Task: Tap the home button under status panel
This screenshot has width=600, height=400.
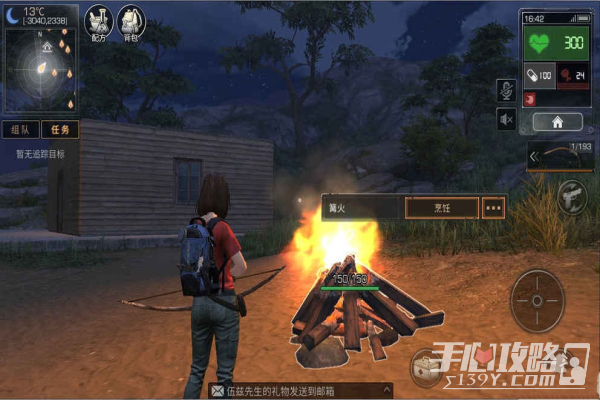Action: [557, 122]
